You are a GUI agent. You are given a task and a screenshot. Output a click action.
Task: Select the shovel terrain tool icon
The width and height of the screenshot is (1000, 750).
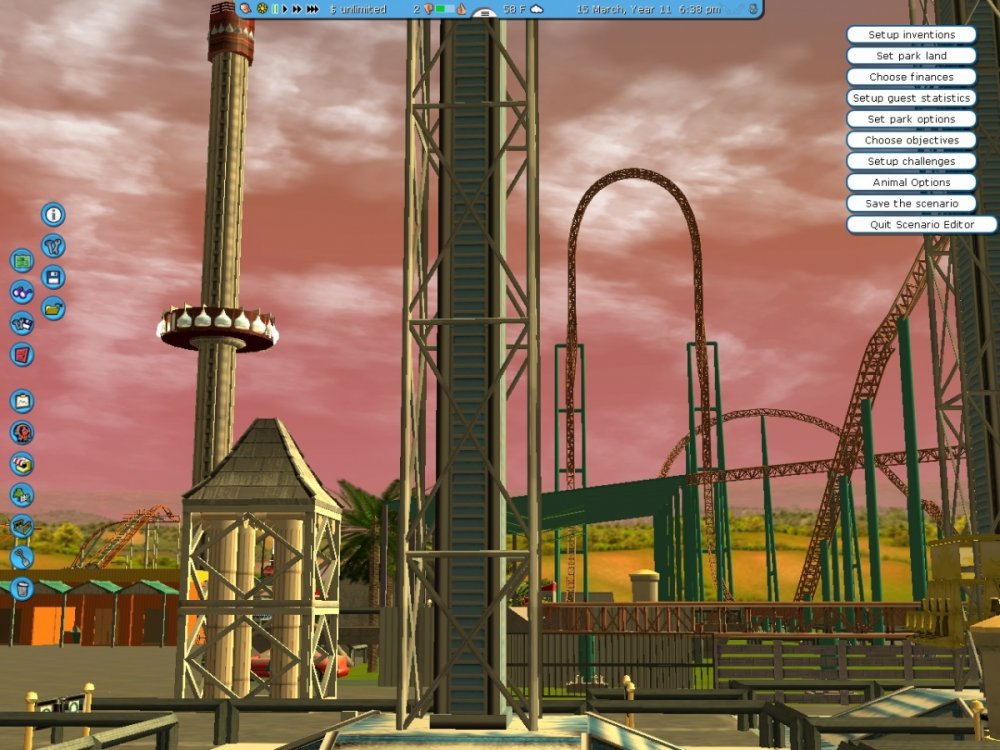[x=22, y=557]
